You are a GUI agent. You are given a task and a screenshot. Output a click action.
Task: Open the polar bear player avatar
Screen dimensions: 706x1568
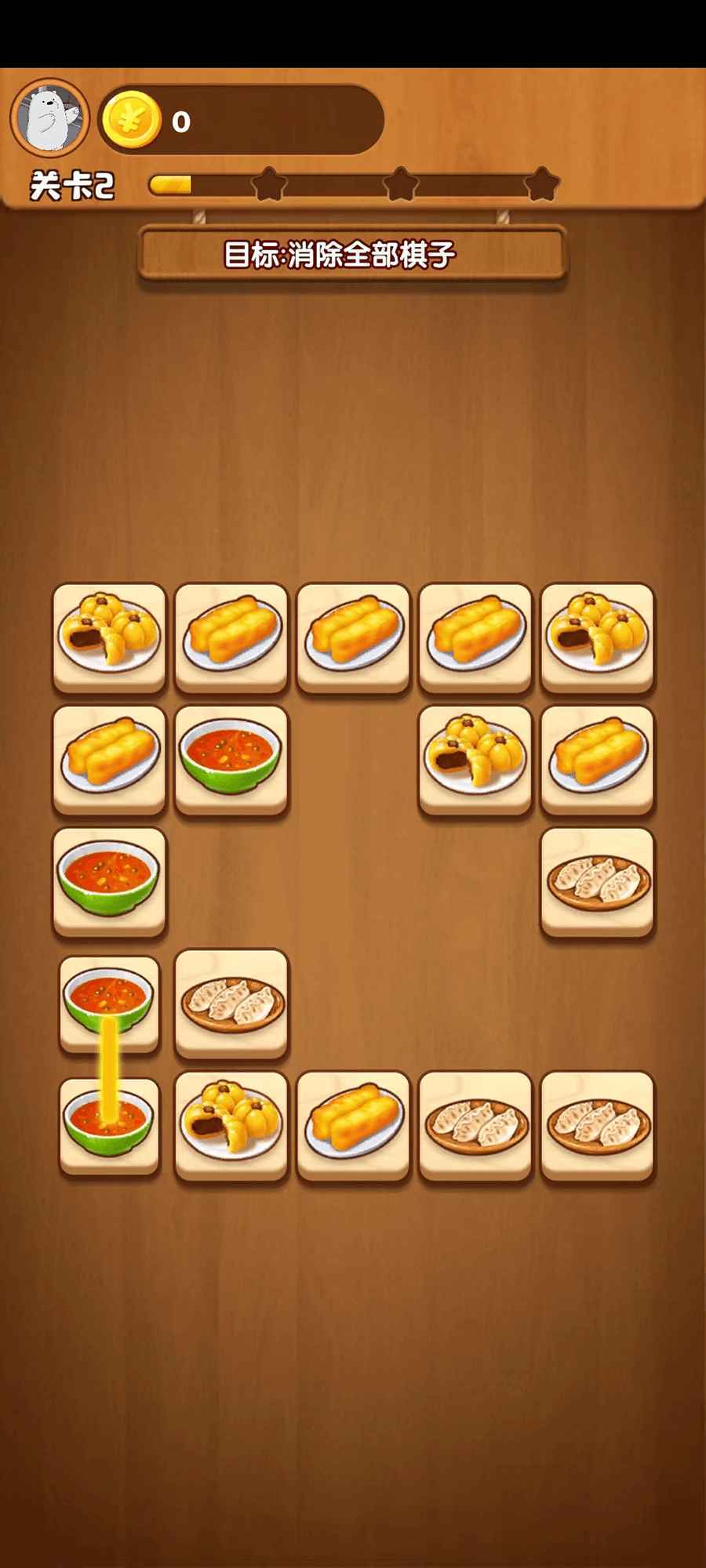[x=49, y=118]
